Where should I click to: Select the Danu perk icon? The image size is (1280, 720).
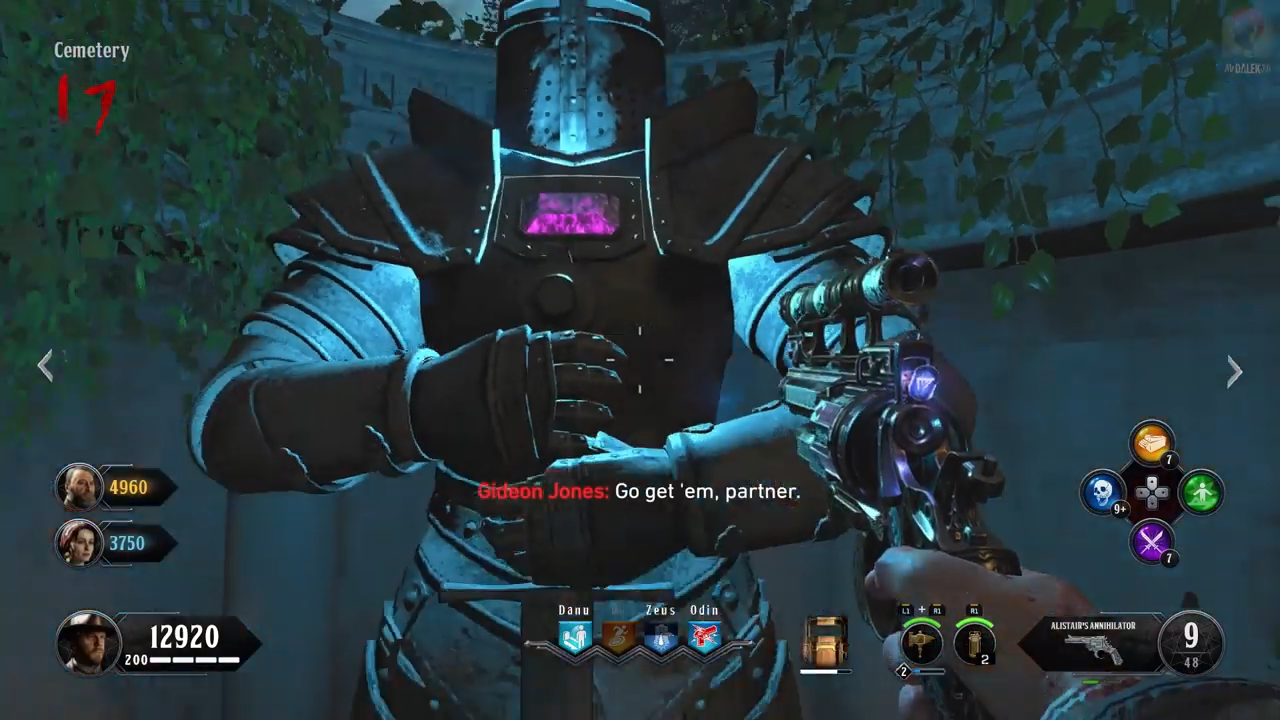coord(575,637)
